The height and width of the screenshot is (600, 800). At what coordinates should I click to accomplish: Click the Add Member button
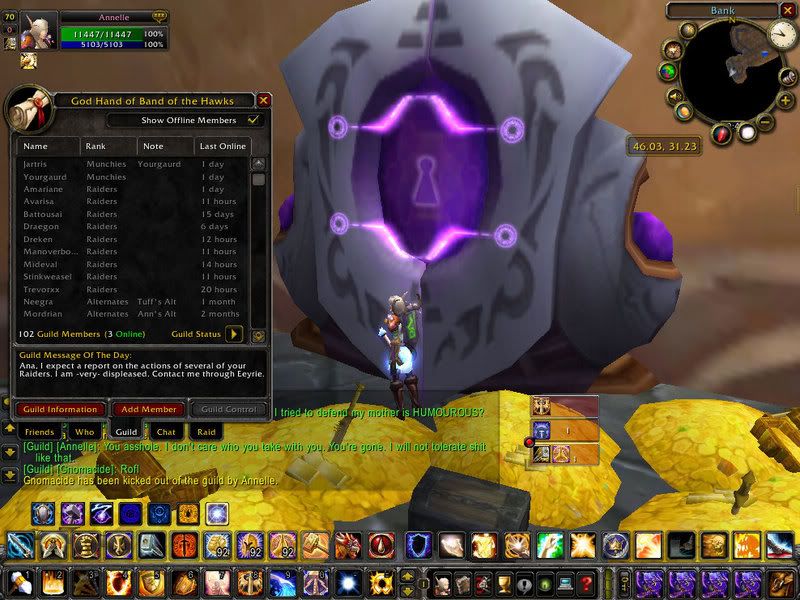pyautogui.click(x=146, y=409)
